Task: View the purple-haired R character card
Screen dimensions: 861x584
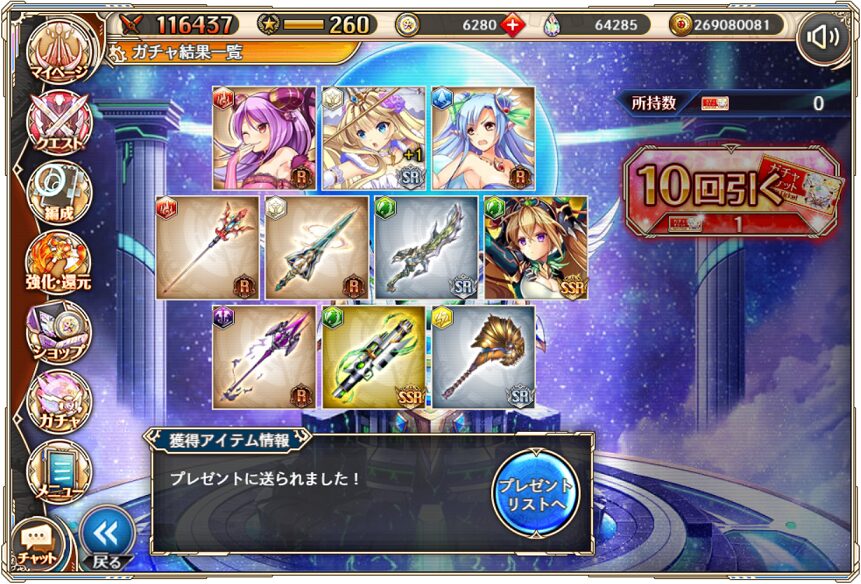Action: (x=264, y=138)
